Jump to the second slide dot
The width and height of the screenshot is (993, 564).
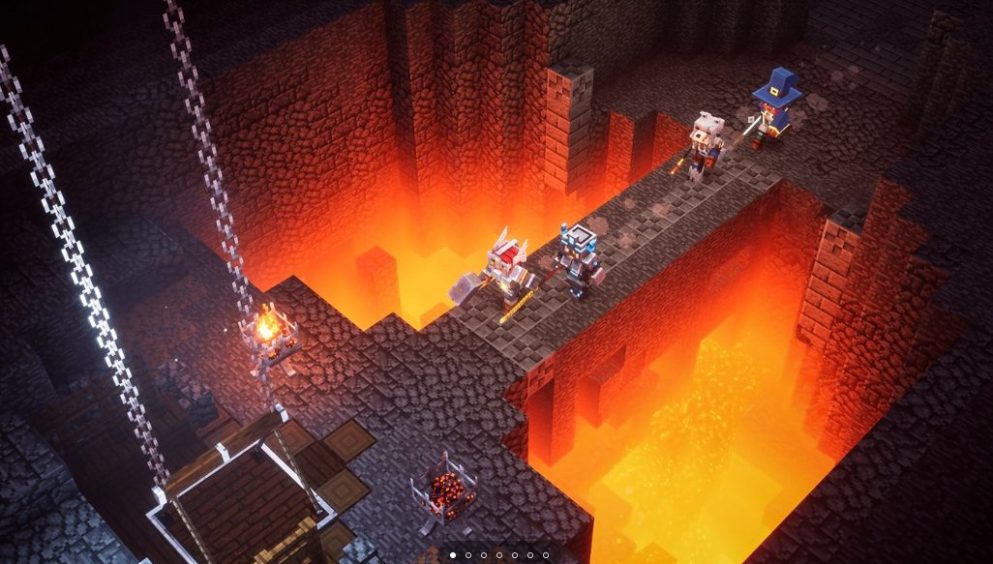pyautogui.click(x=467, y=554)
